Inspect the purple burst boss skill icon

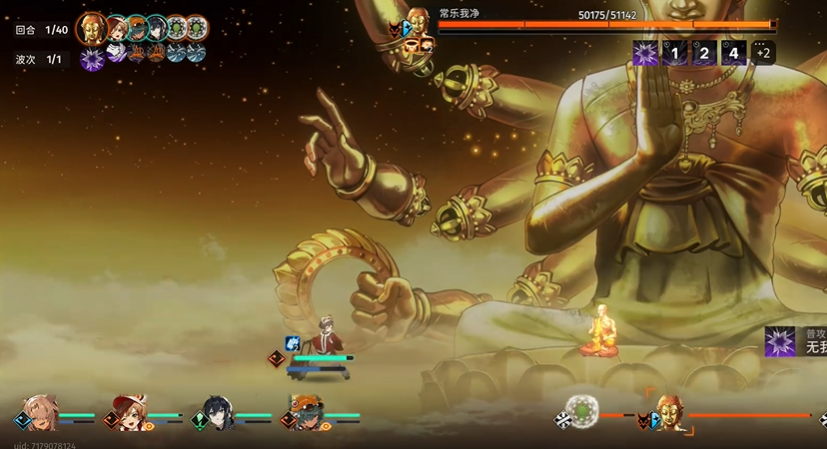pos(646,53)
